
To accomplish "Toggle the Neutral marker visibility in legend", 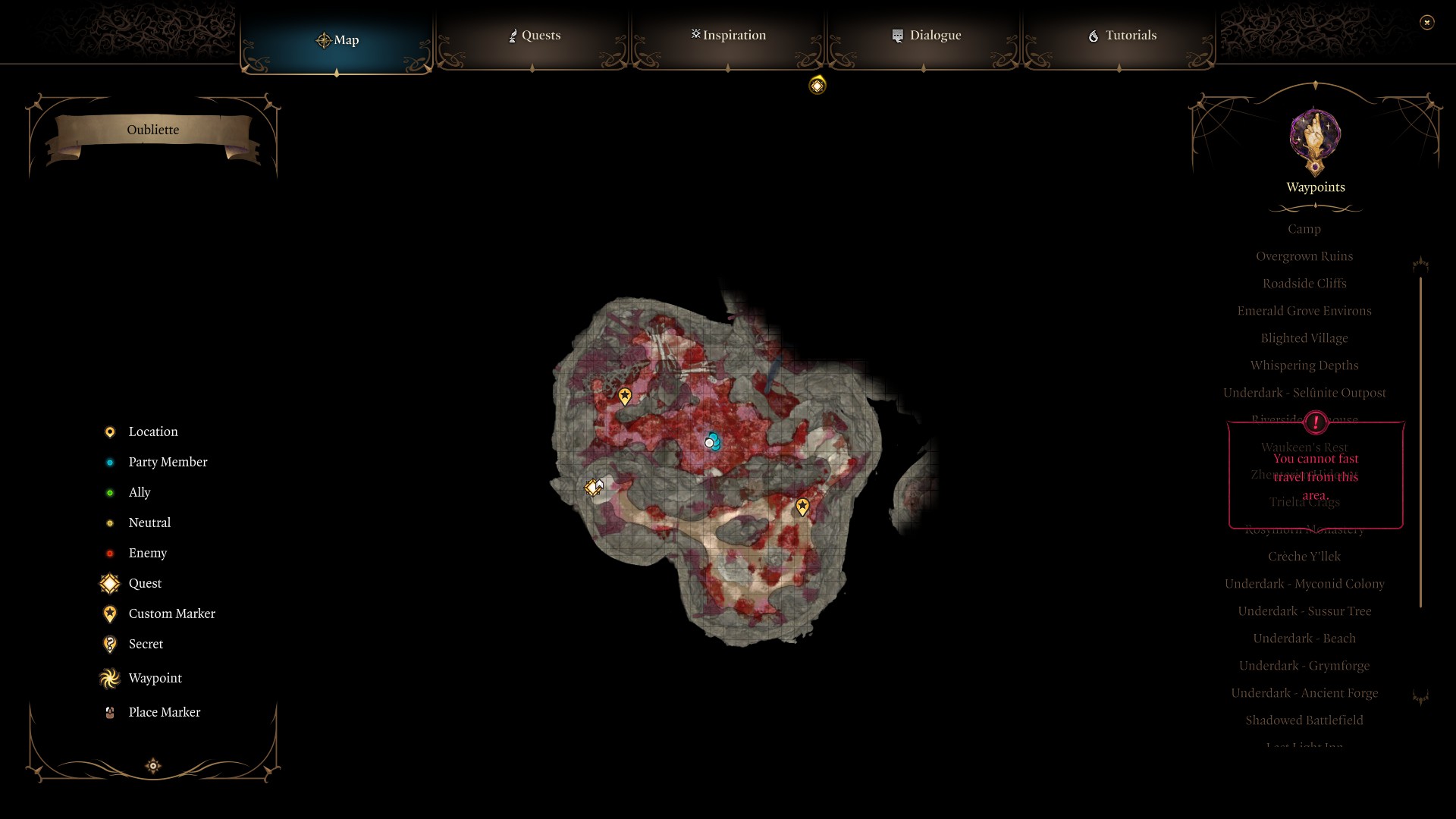I will pyautogui.click(x=109, y=522).
